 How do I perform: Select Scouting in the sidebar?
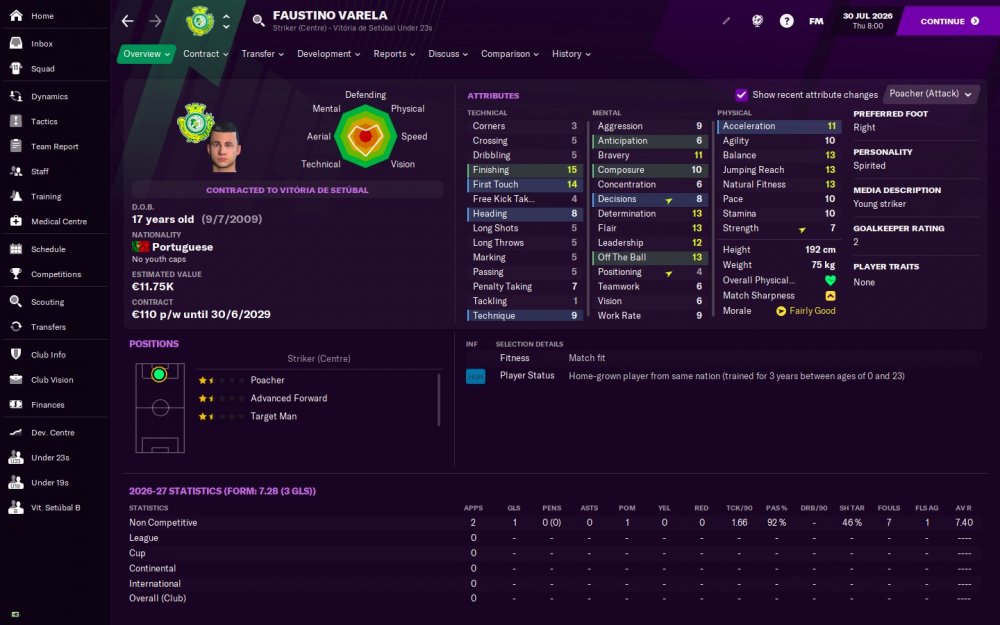(47, 302)
